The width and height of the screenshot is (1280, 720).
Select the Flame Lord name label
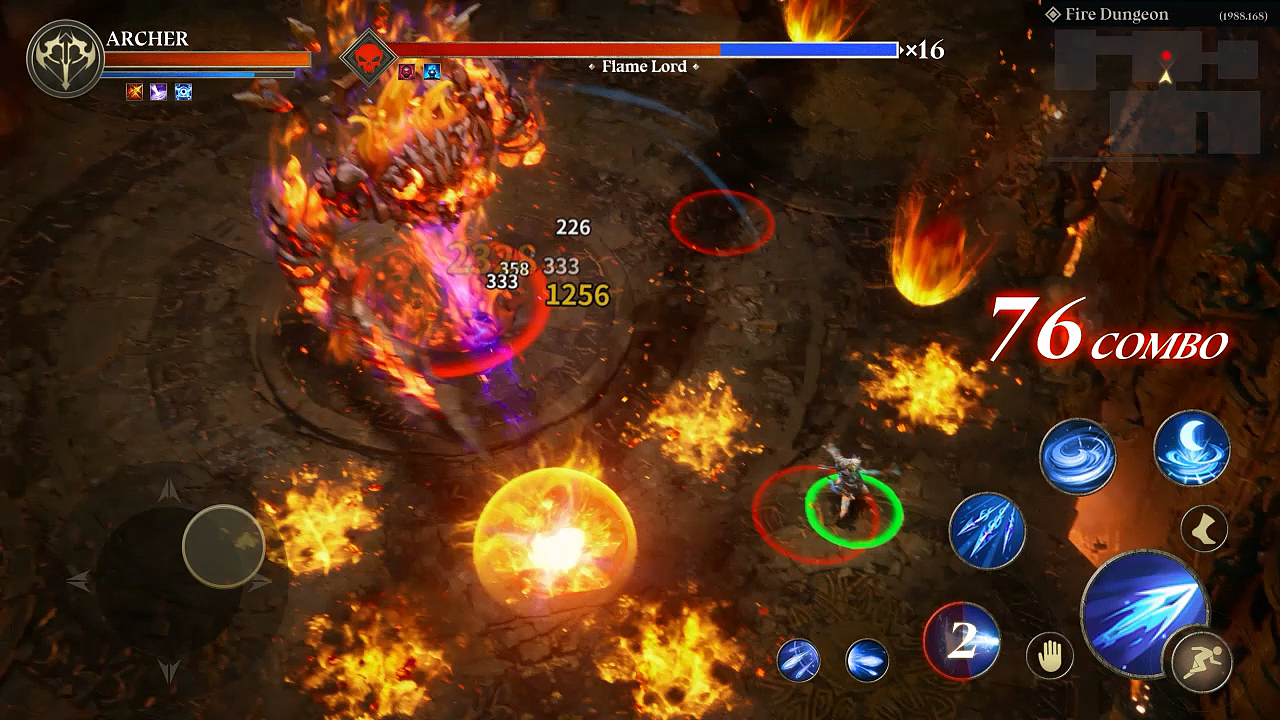(x=642, y=67)
